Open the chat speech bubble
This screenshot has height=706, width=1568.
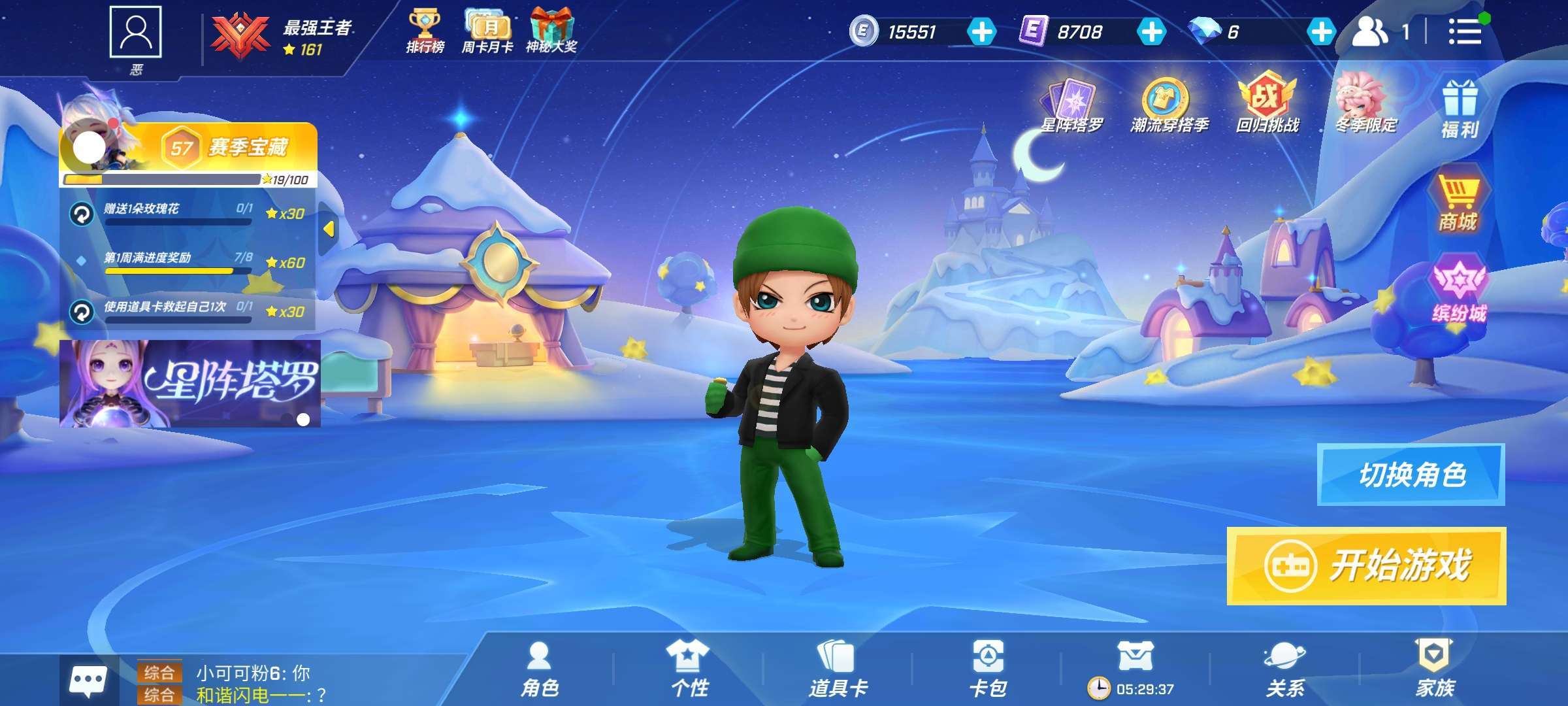(88, 682)
